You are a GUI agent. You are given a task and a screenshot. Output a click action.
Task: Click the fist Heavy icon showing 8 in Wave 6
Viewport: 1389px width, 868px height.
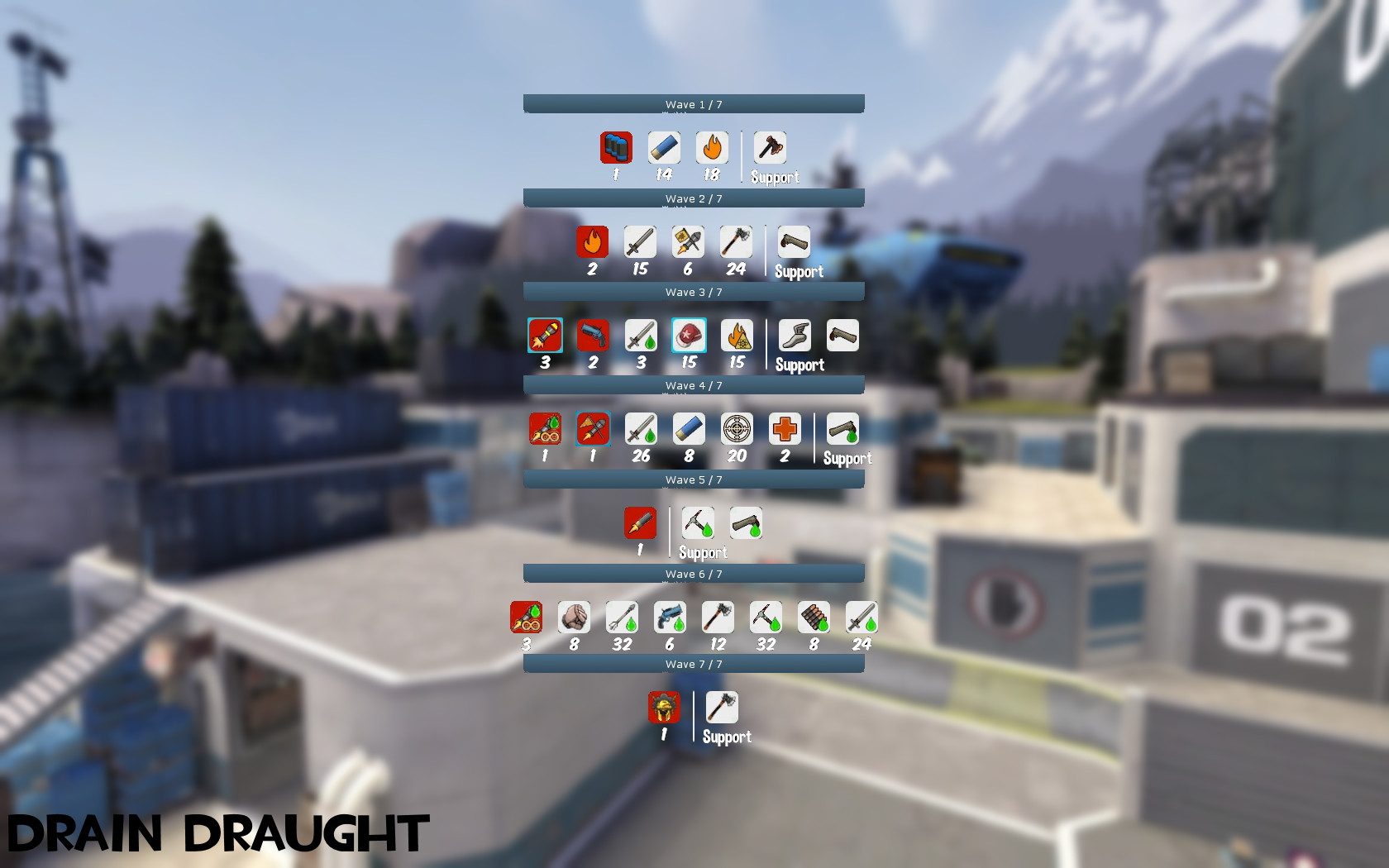[x=574, y=617]
